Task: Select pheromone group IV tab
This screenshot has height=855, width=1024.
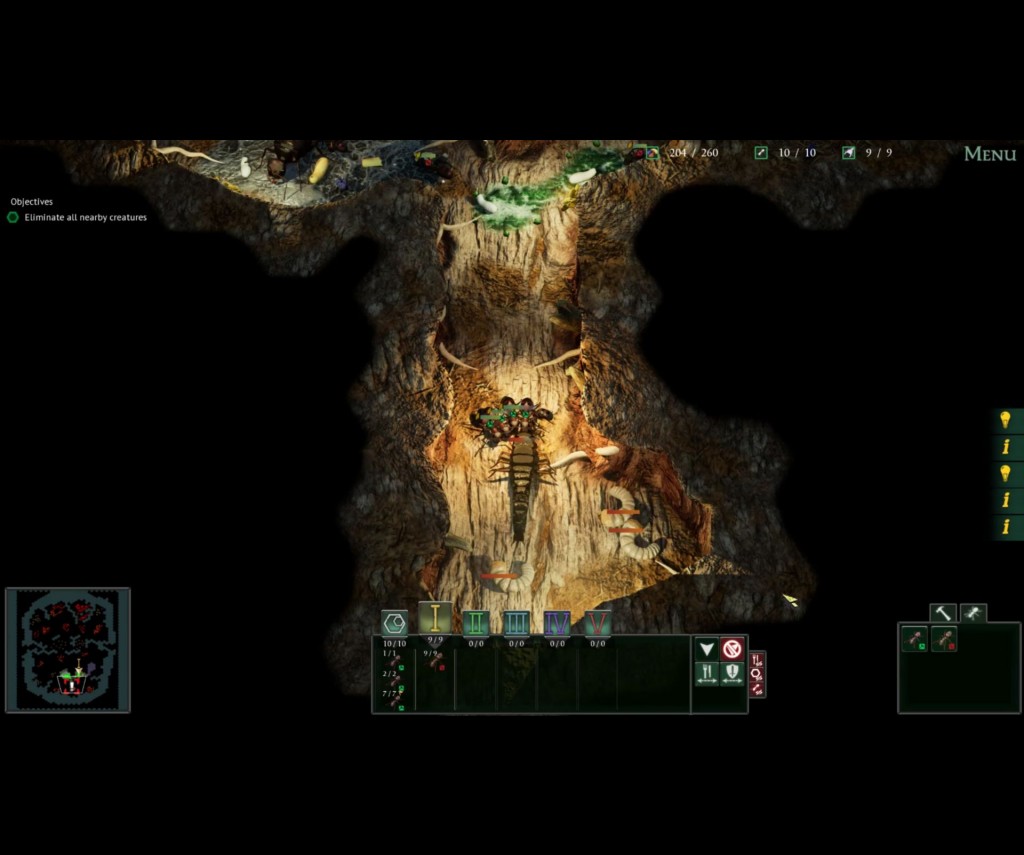Action: tap(557, 623)
